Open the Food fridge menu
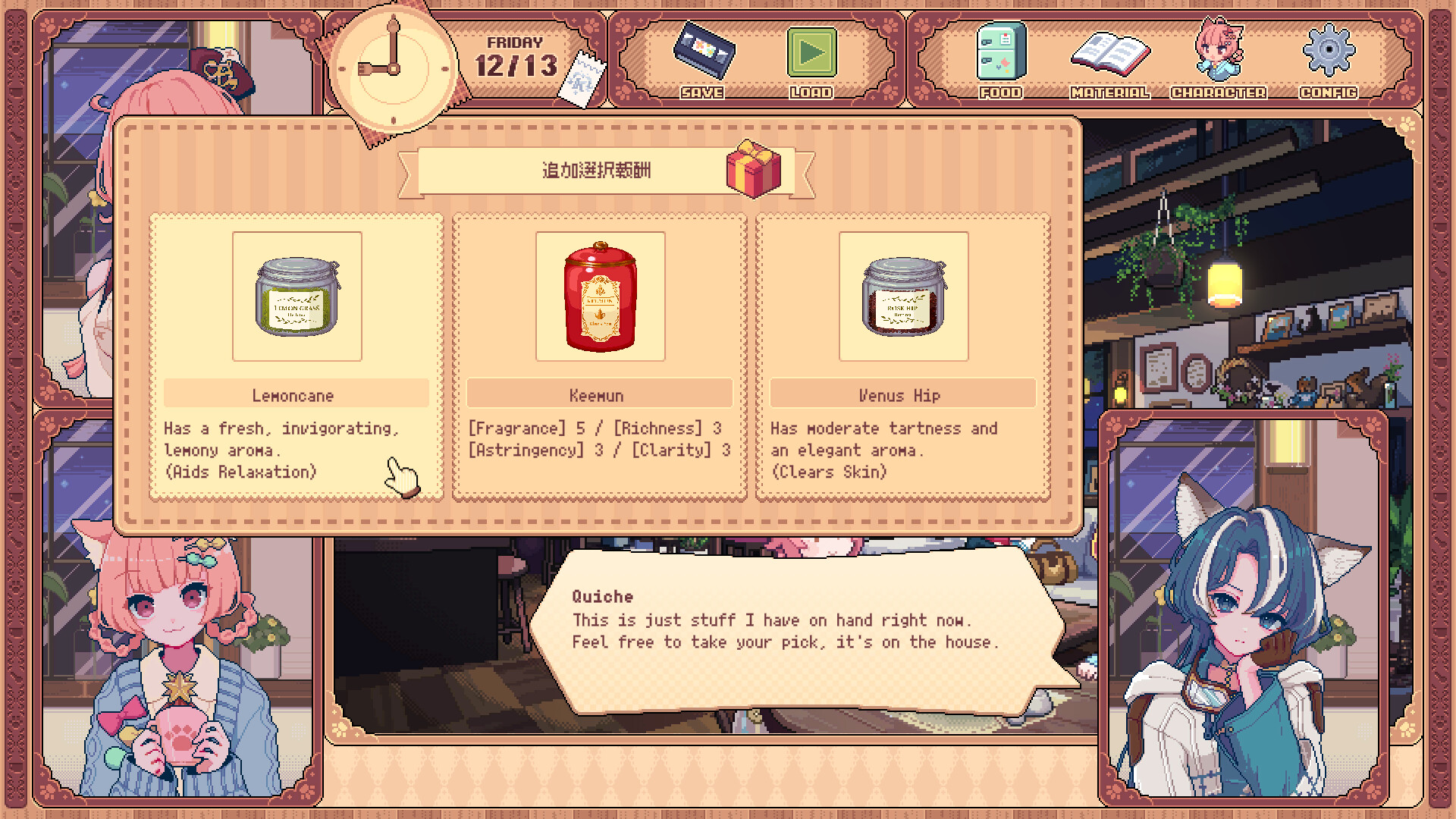The width and height of the screenshot is (1456, 819). (x=999, y=53)
